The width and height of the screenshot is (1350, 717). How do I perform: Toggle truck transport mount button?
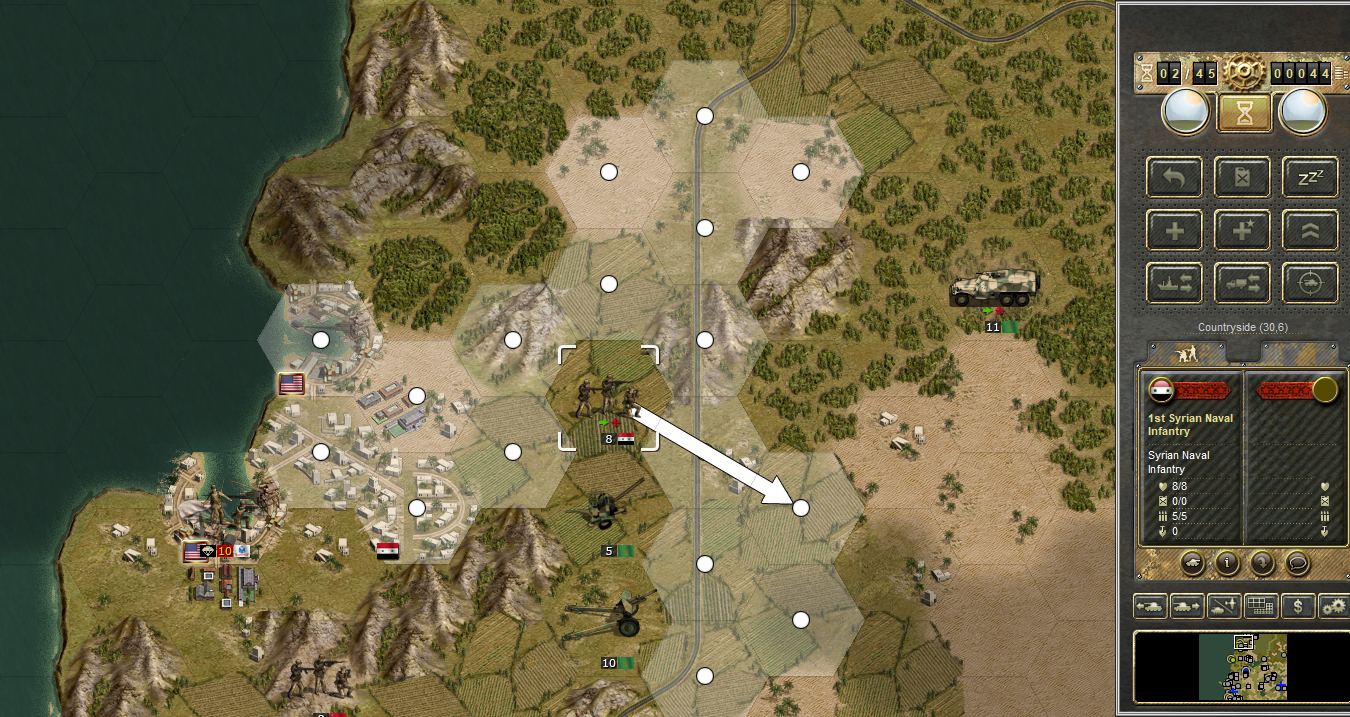pyautogui.click(x=1243, y=283)
